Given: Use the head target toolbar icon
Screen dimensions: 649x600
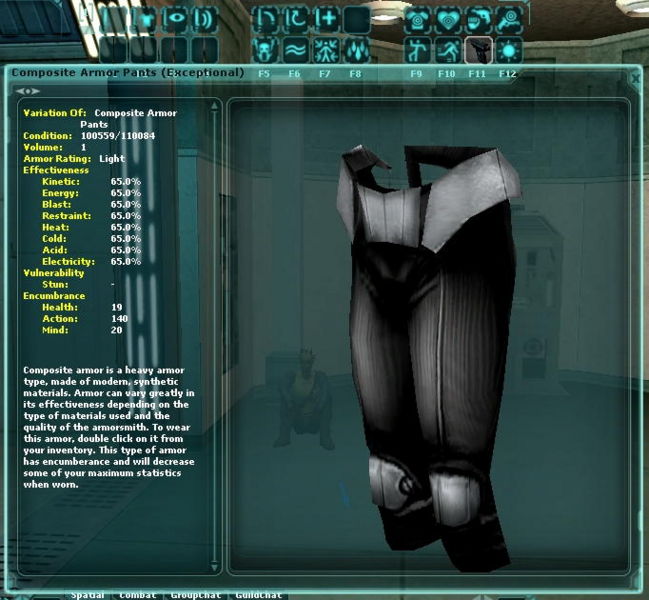Looking at the screenshot, I should pyautogui.click(x=509, y=19).
